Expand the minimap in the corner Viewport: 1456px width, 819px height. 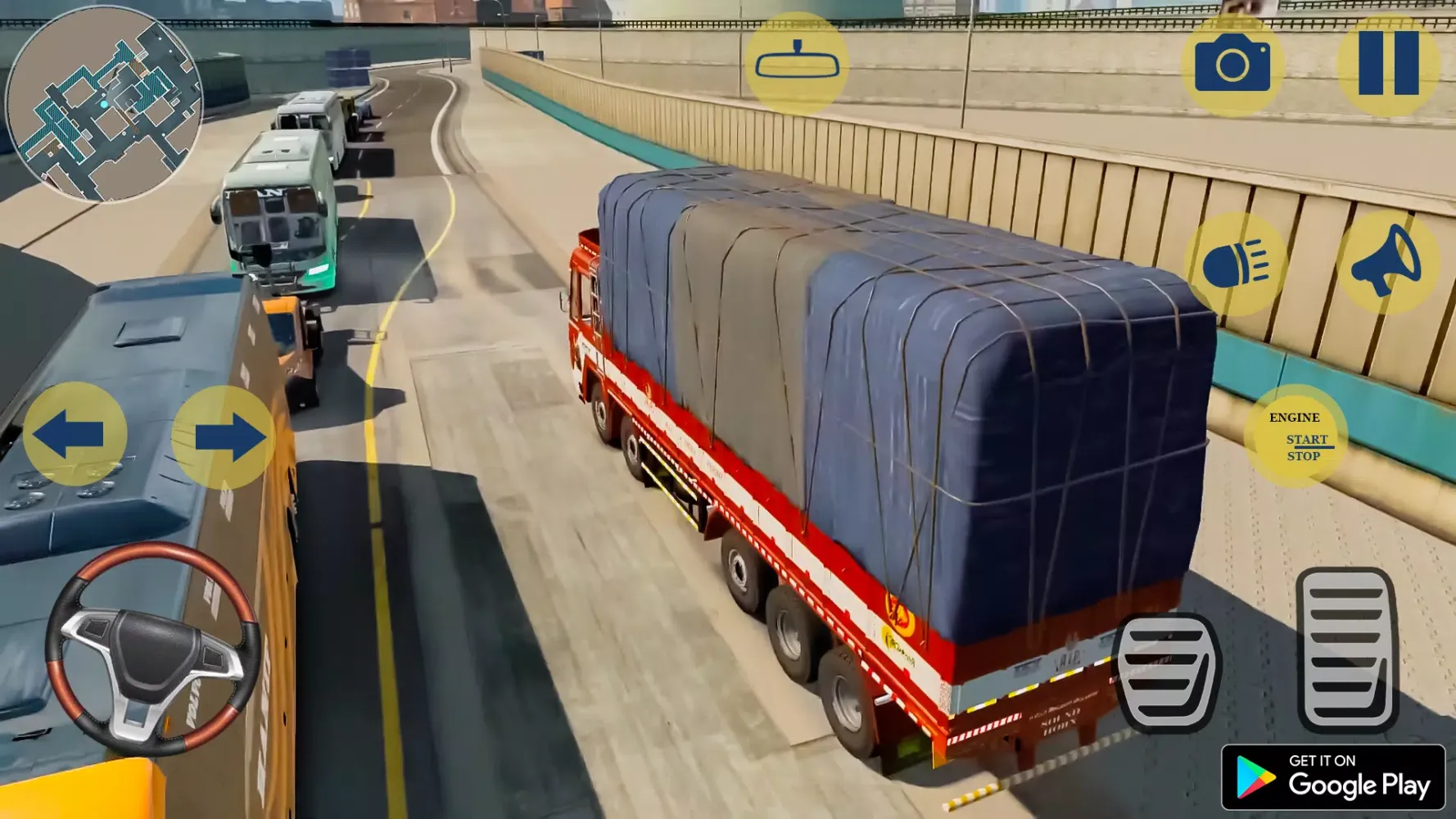111,111
